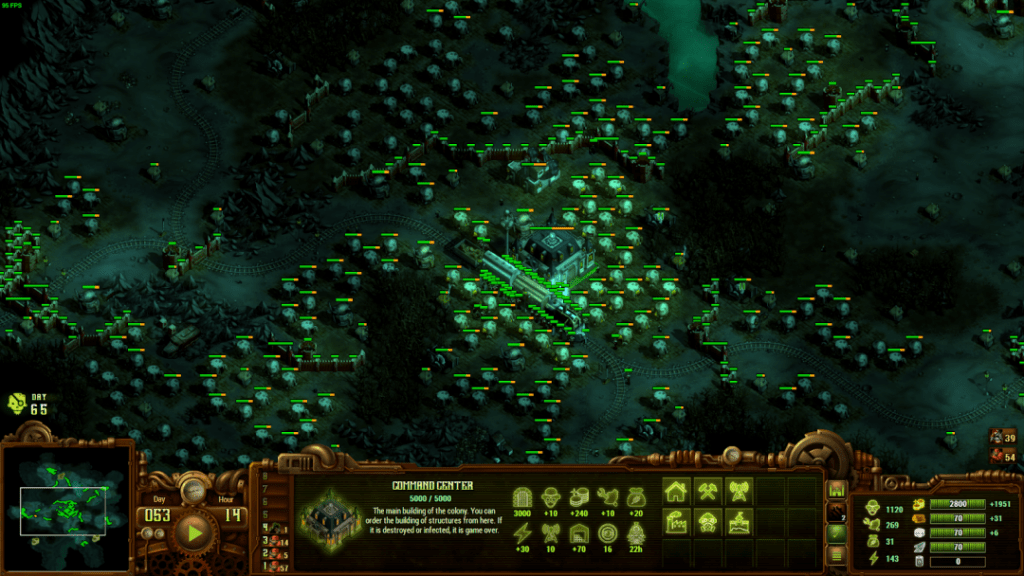This screenshot has width=1024, height=576.
Task: Click the minimap to move the camera
Action: click(x=66, y=508)
